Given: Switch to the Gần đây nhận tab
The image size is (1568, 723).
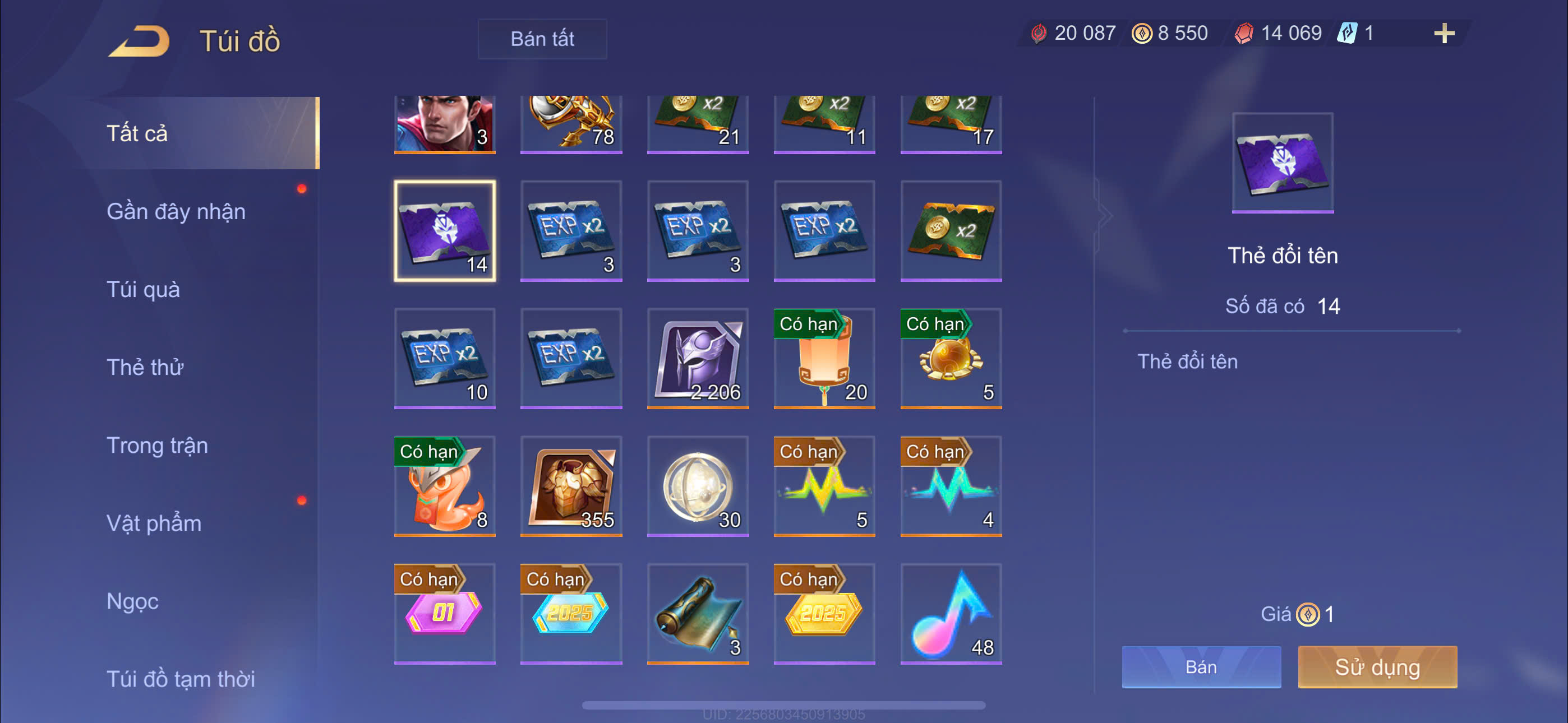Looking at the screenshot, I should [x=176, y=211].
